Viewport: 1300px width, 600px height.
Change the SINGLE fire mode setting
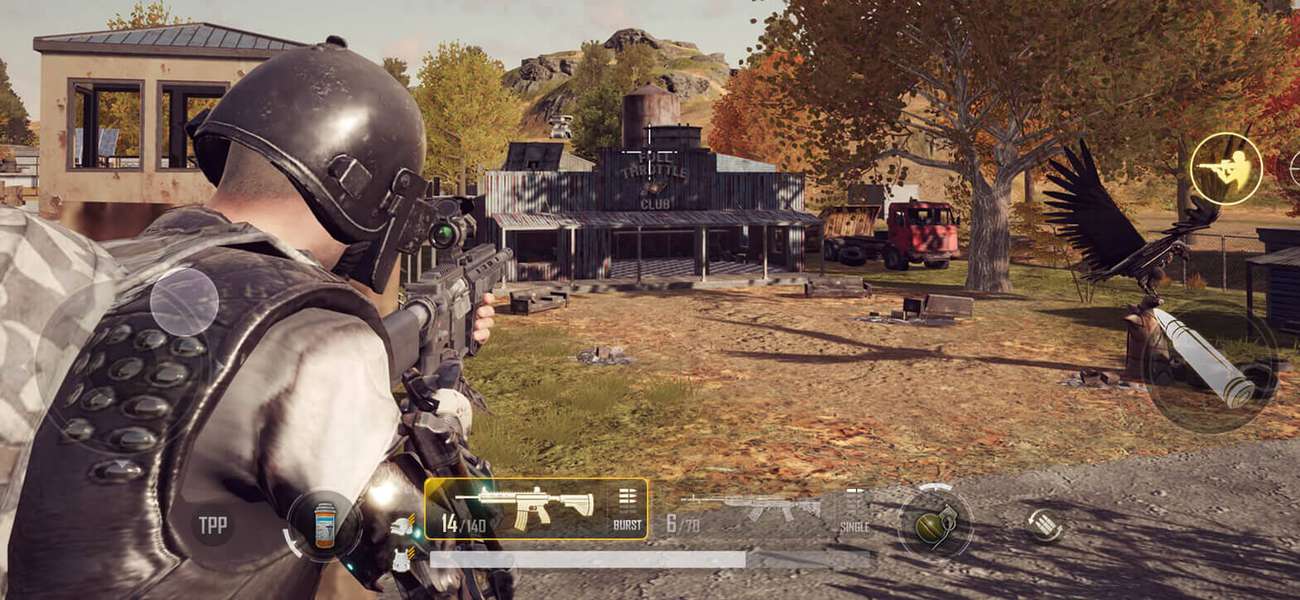854,511
